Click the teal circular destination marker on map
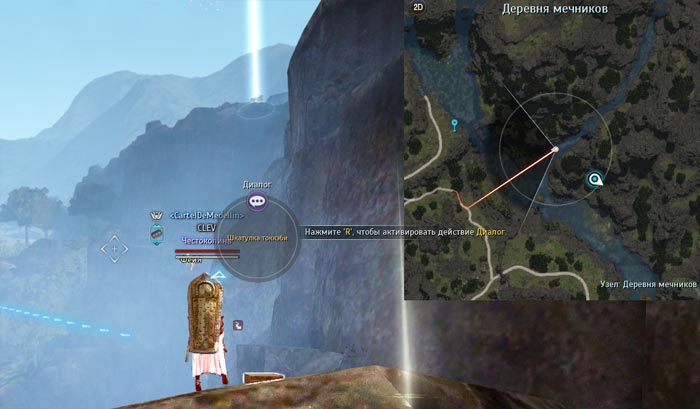700x409 pixels. [x=595, y=180]
